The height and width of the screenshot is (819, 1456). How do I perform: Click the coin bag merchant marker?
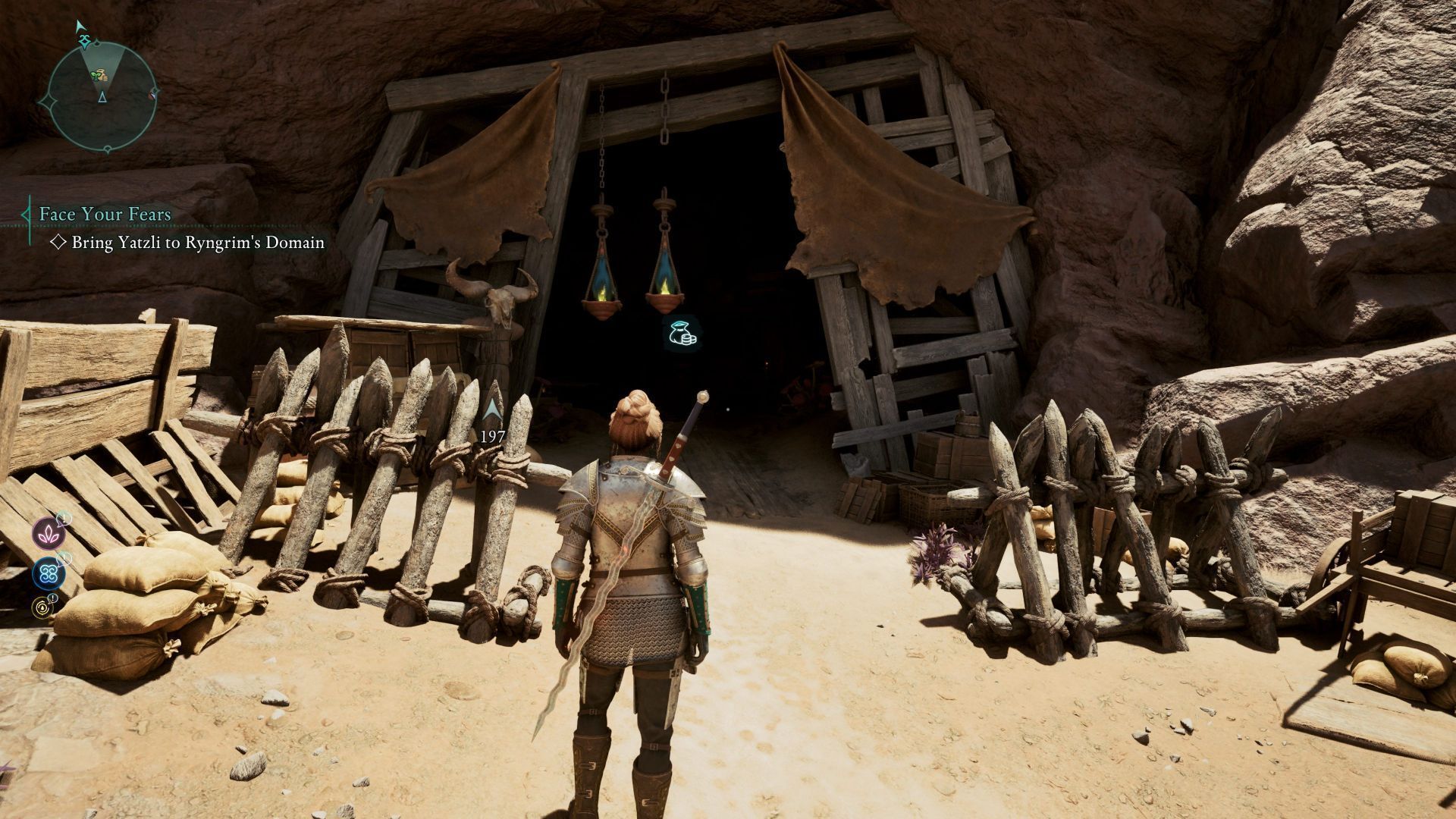tap(681, 335)
